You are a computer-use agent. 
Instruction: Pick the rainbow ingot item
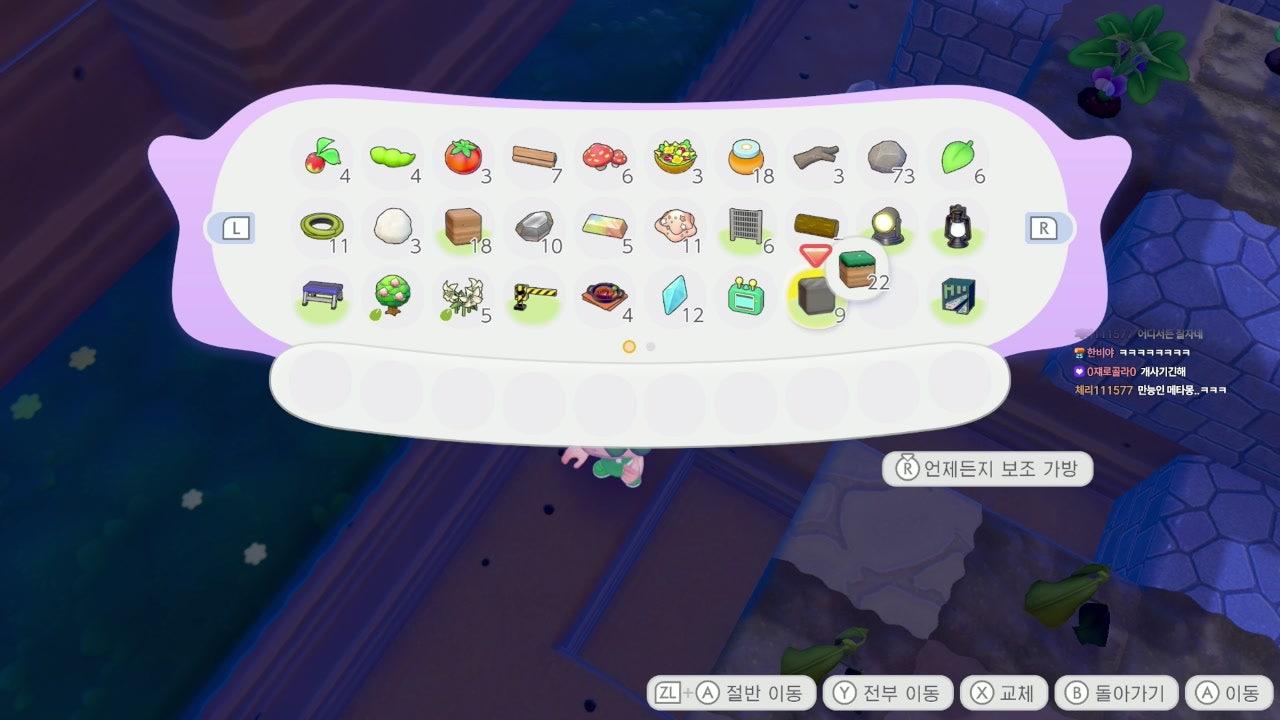pos(604,227)
